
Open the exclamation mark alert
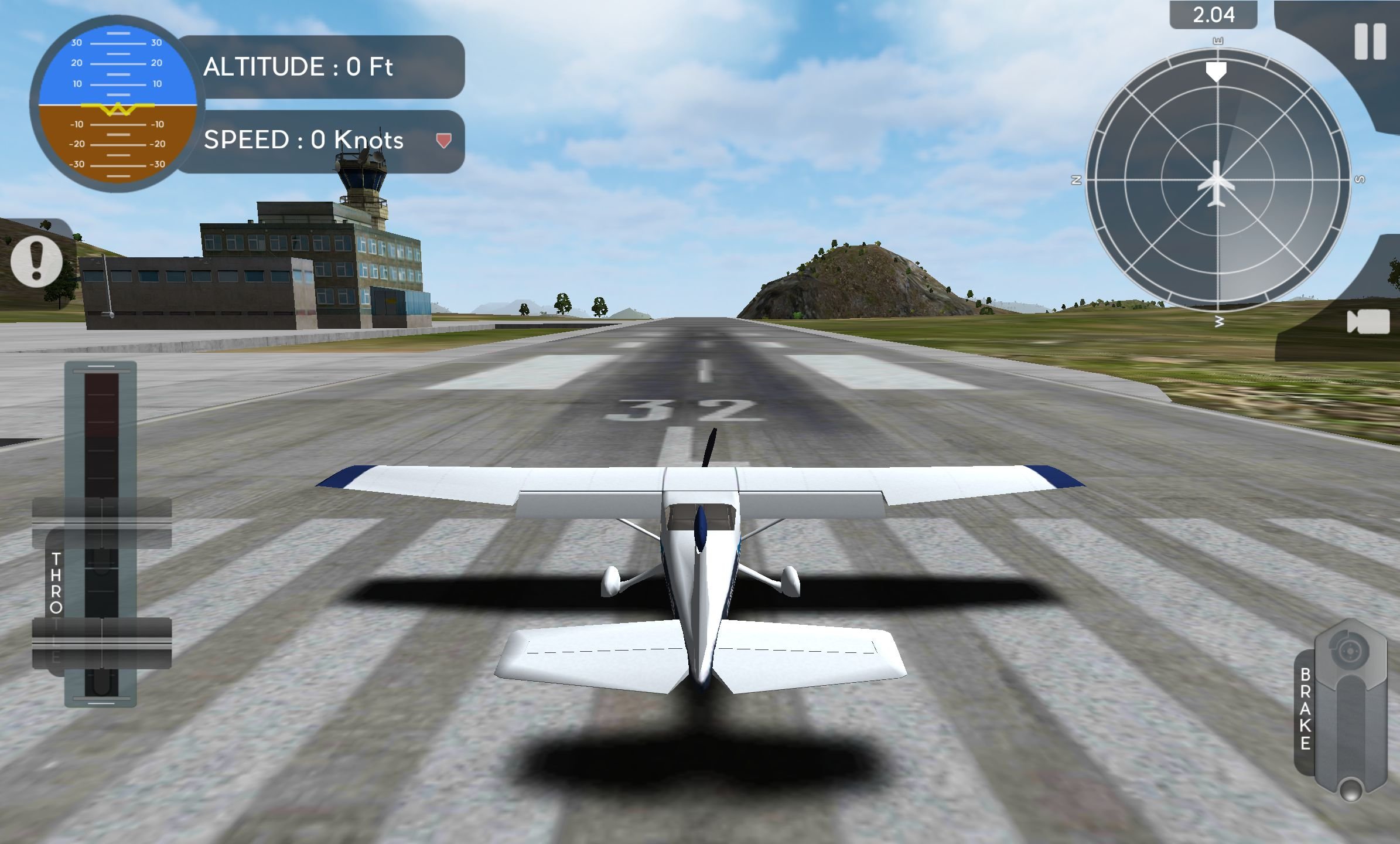(x=37, y=261)
